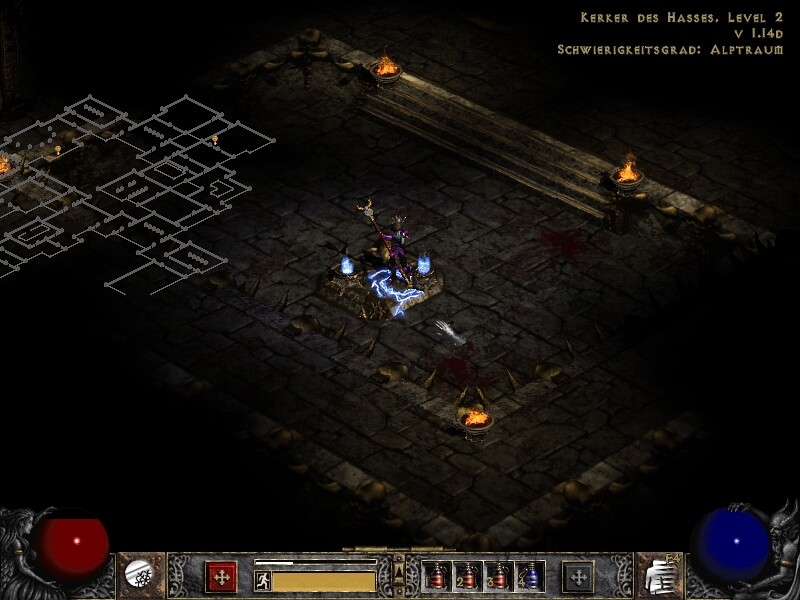
Task: Open the right skill icon labeled F4
Action: click(660, 575)
